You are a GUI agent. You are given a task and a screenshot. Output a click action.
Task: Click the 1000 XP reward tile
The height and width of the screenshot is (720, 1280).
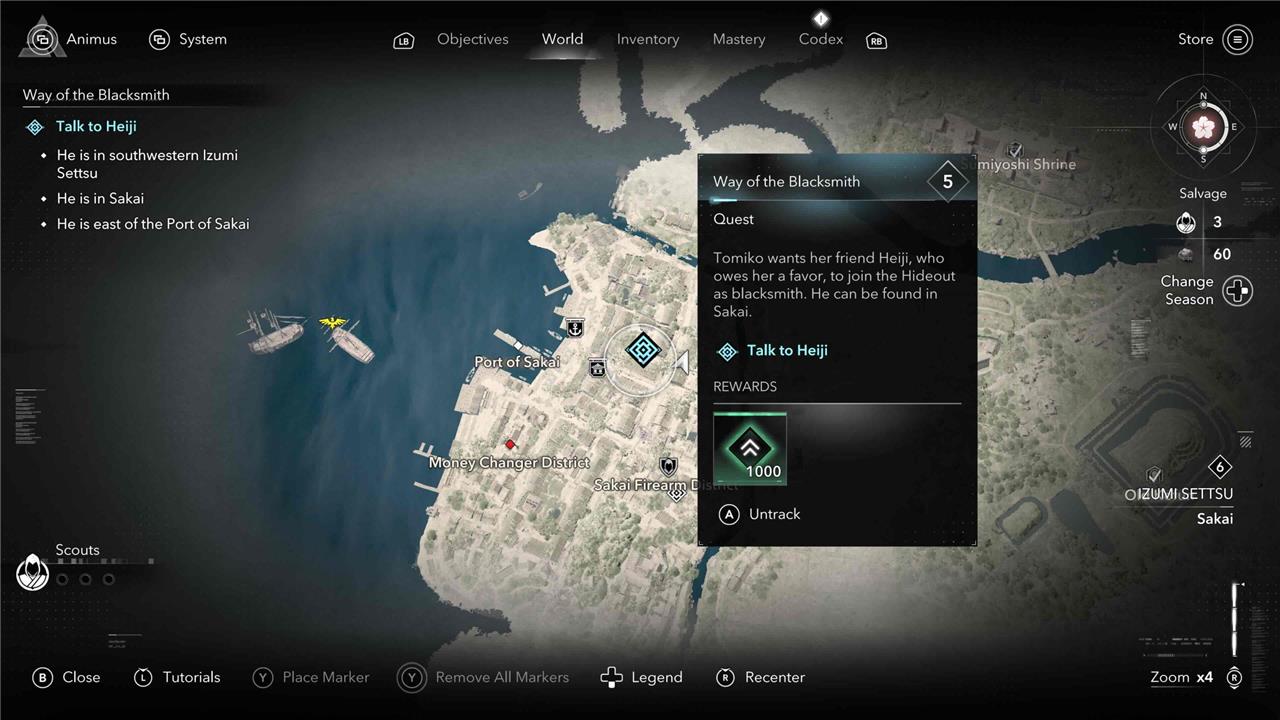(750, 449)
